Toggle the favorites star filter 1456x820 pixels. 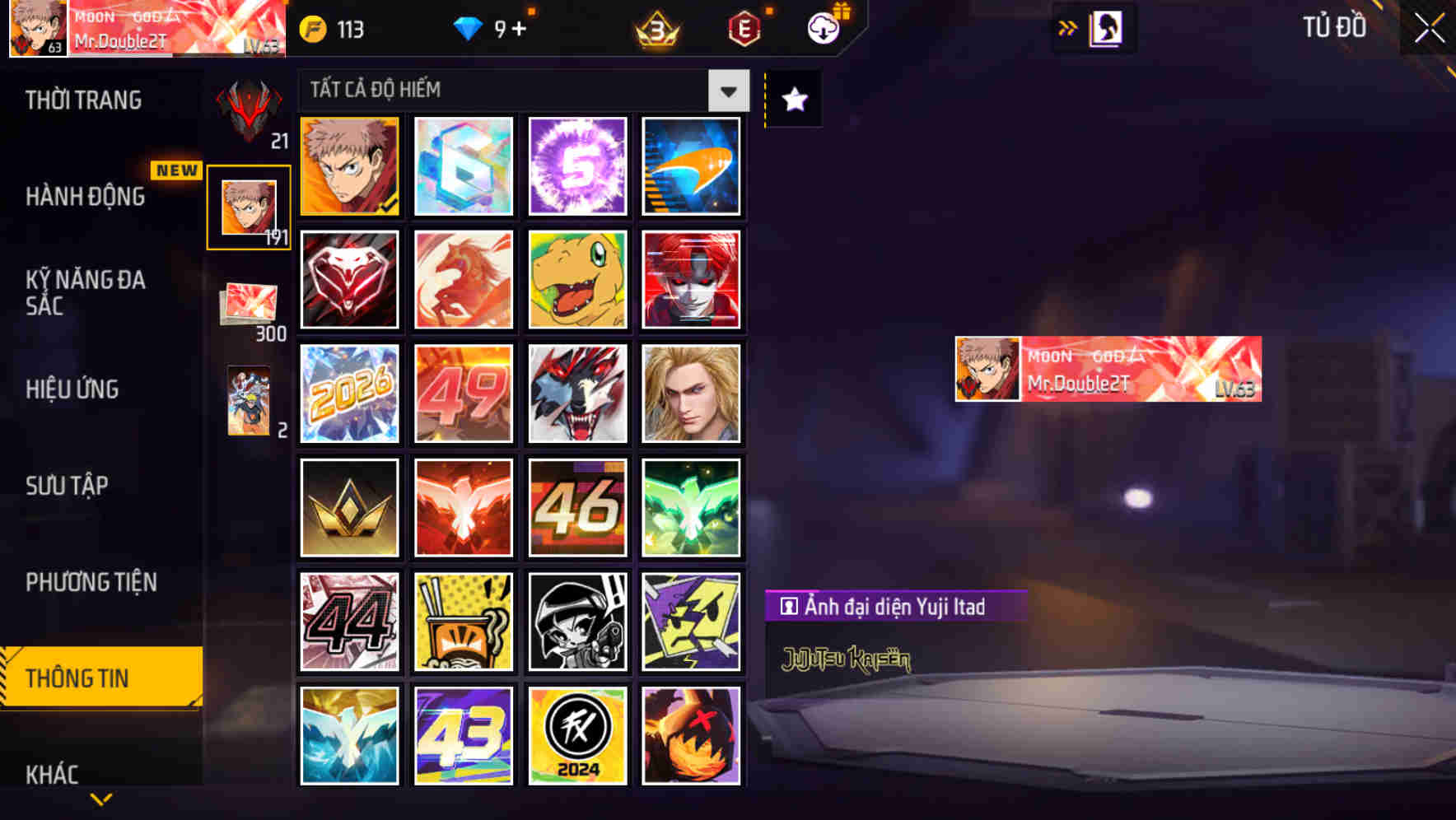tap(792, 100)
